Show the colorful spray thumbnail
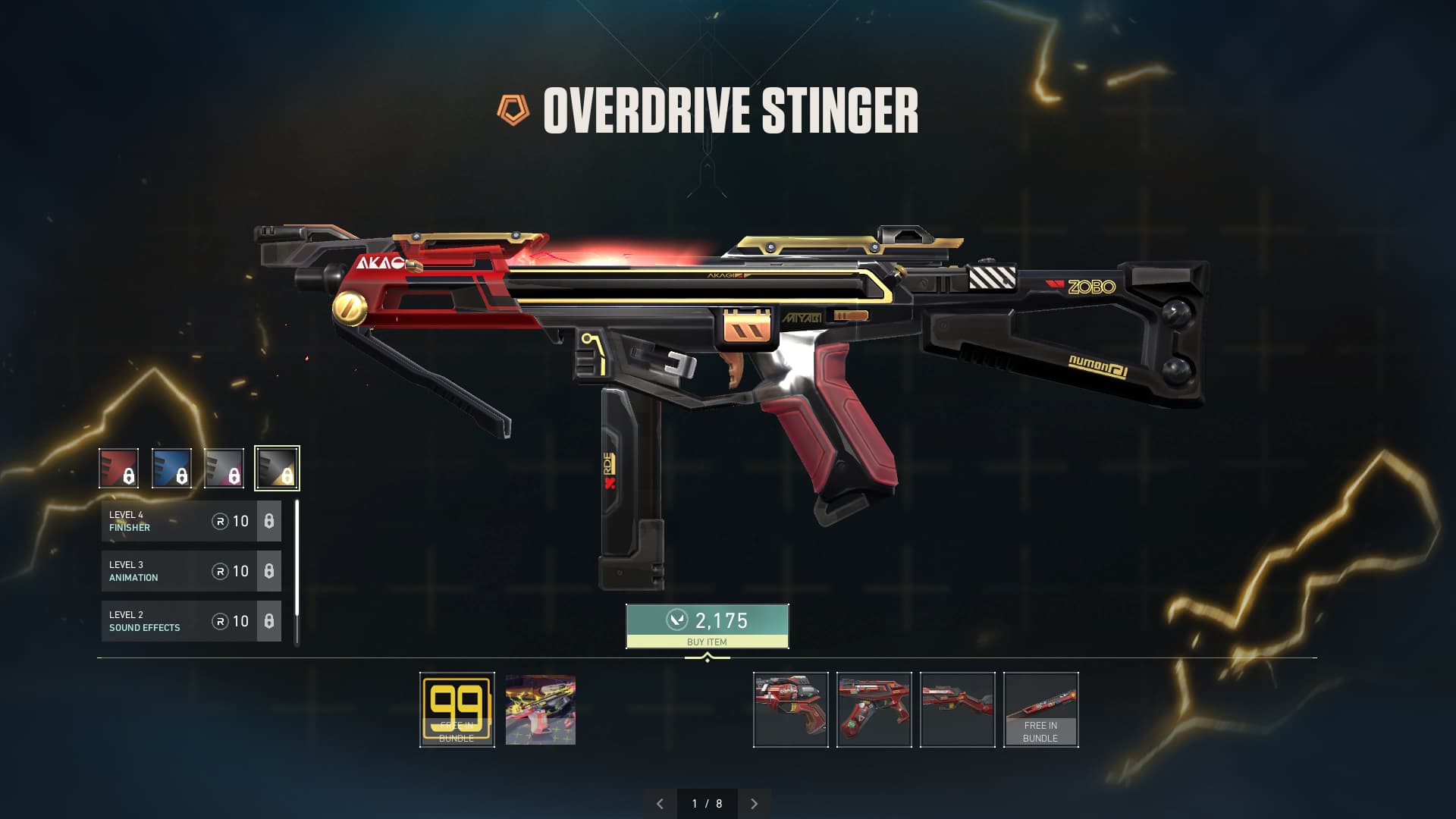1456x819 pixels. click(541, 710)
